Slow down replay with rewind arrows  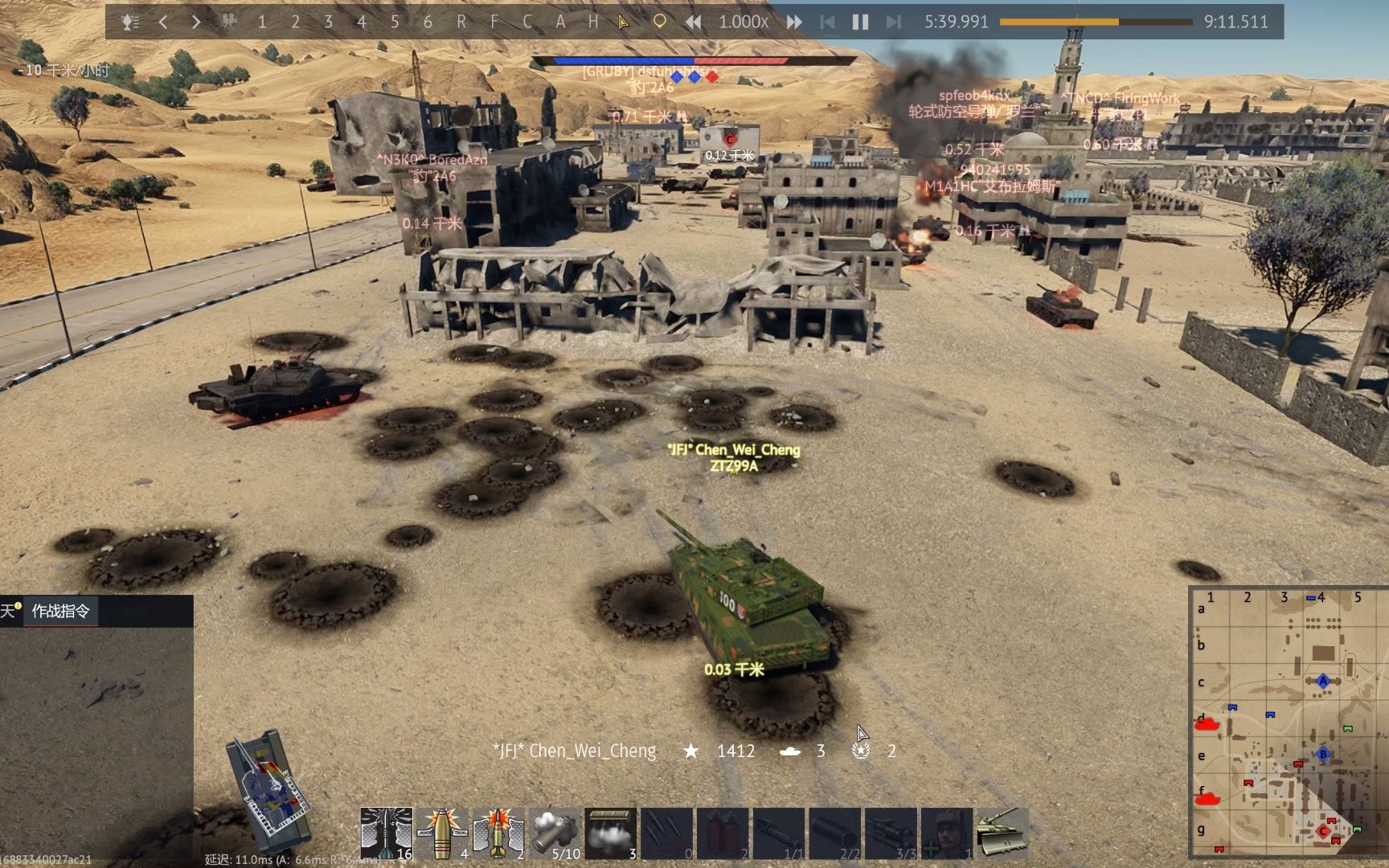pos(693,22)
